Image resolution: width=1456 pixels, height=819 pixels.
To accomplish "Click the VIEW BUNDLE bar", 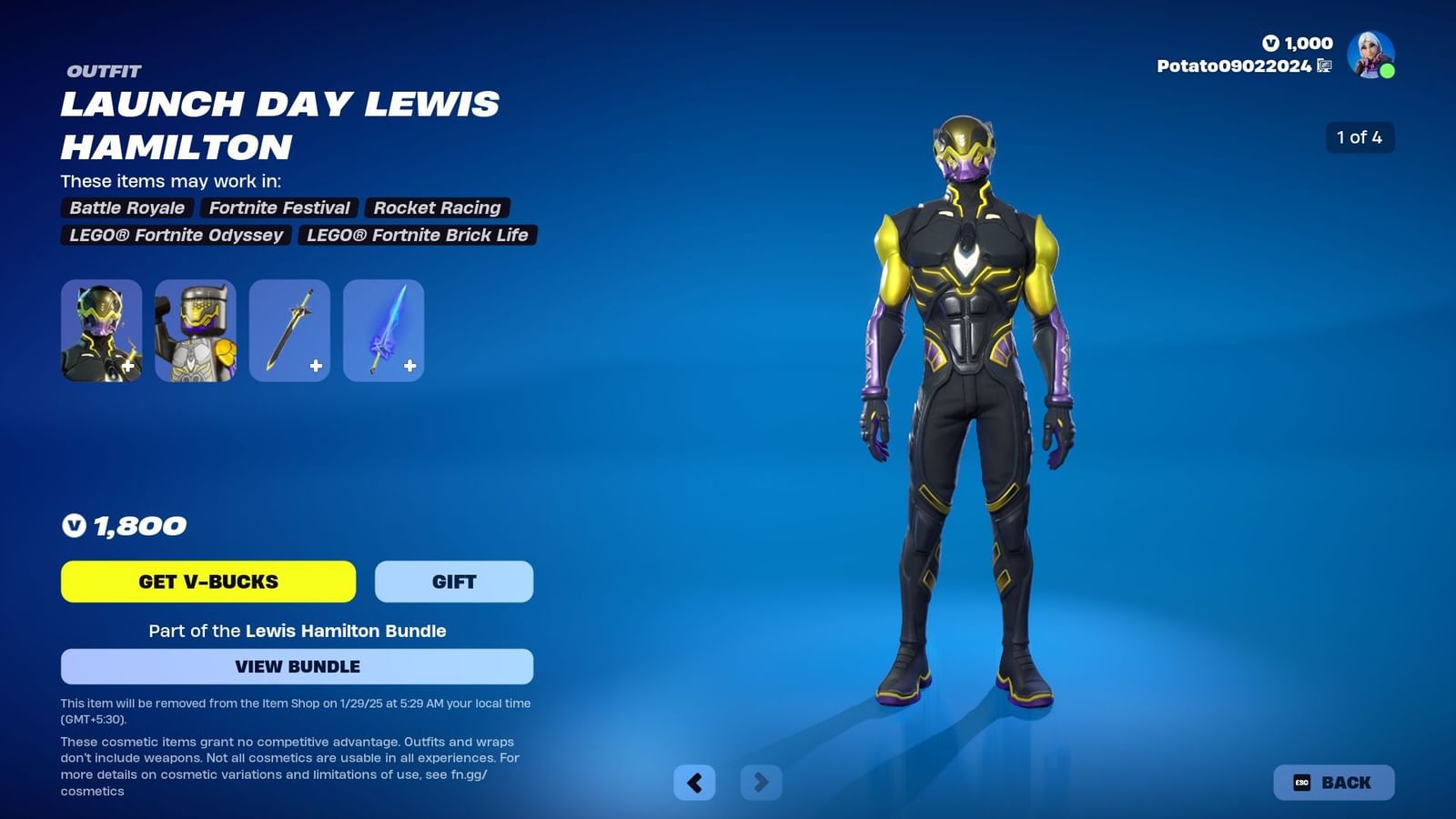I will (x=296, y=666).
